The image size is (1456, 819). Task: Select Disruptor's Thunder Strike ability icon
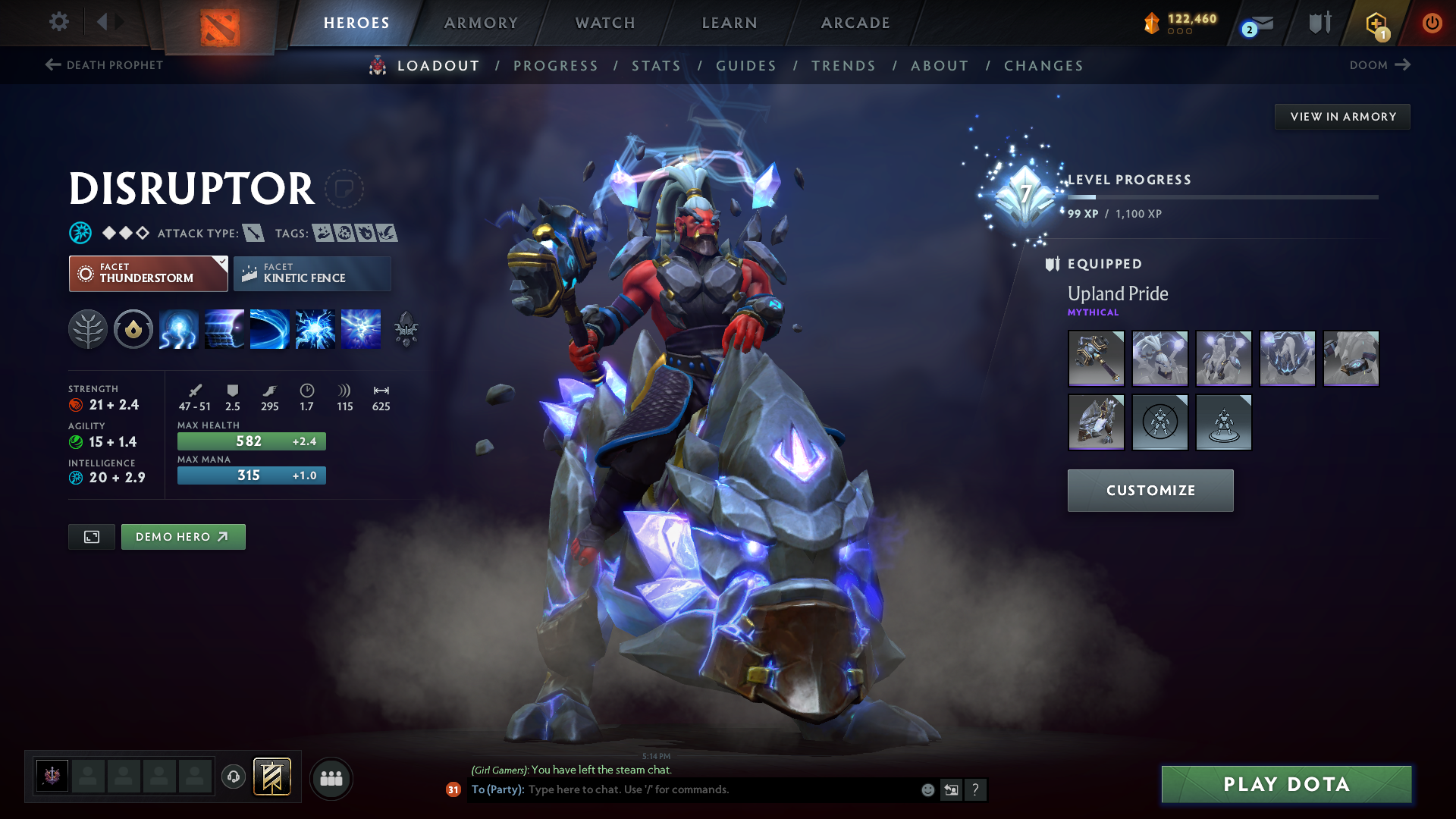(179, 329)
